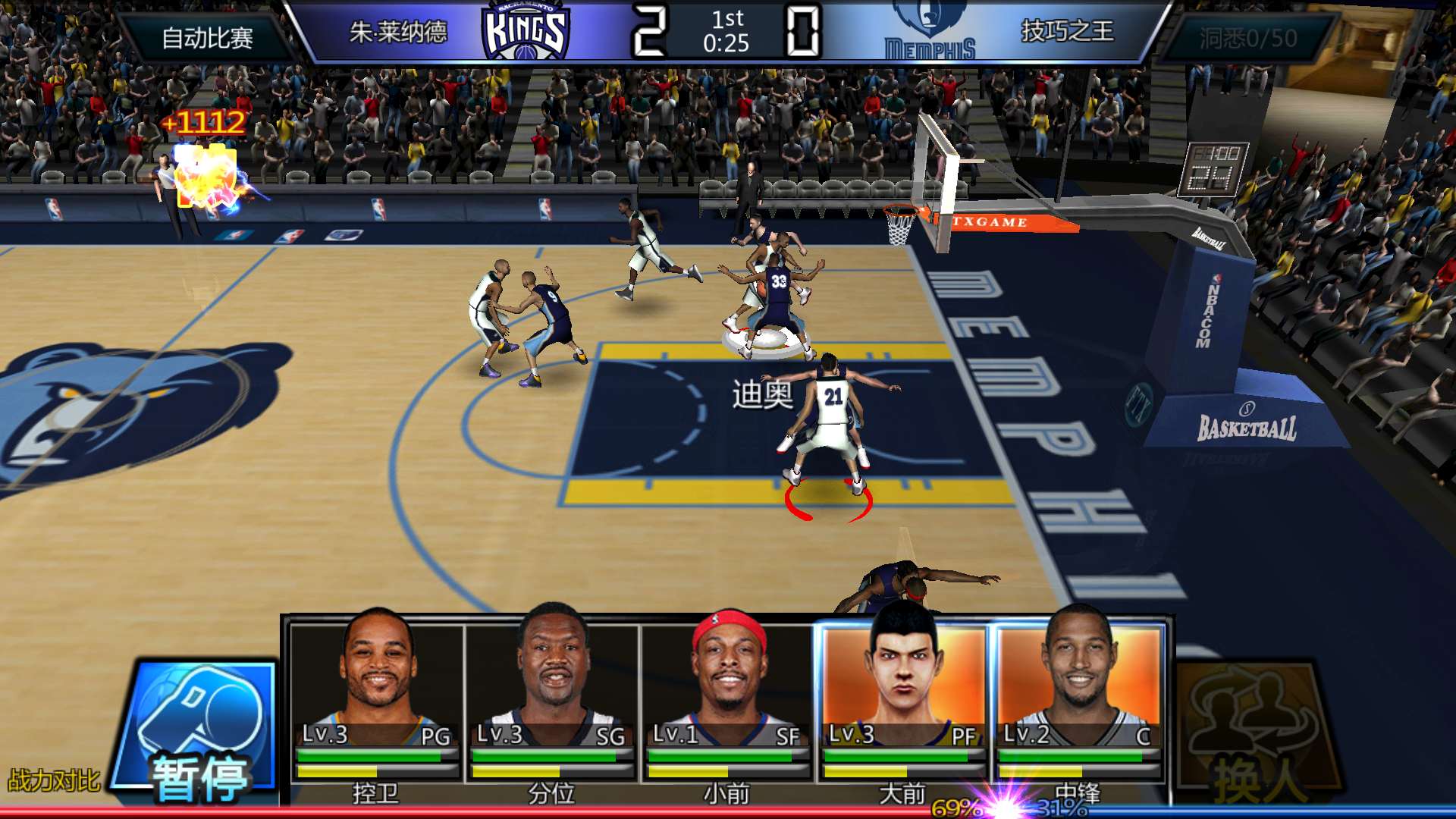Viewport: 1456px width, 819px height.
Task: Tap the 暂停 whistle pause button
Action: [x=201, y=732]
